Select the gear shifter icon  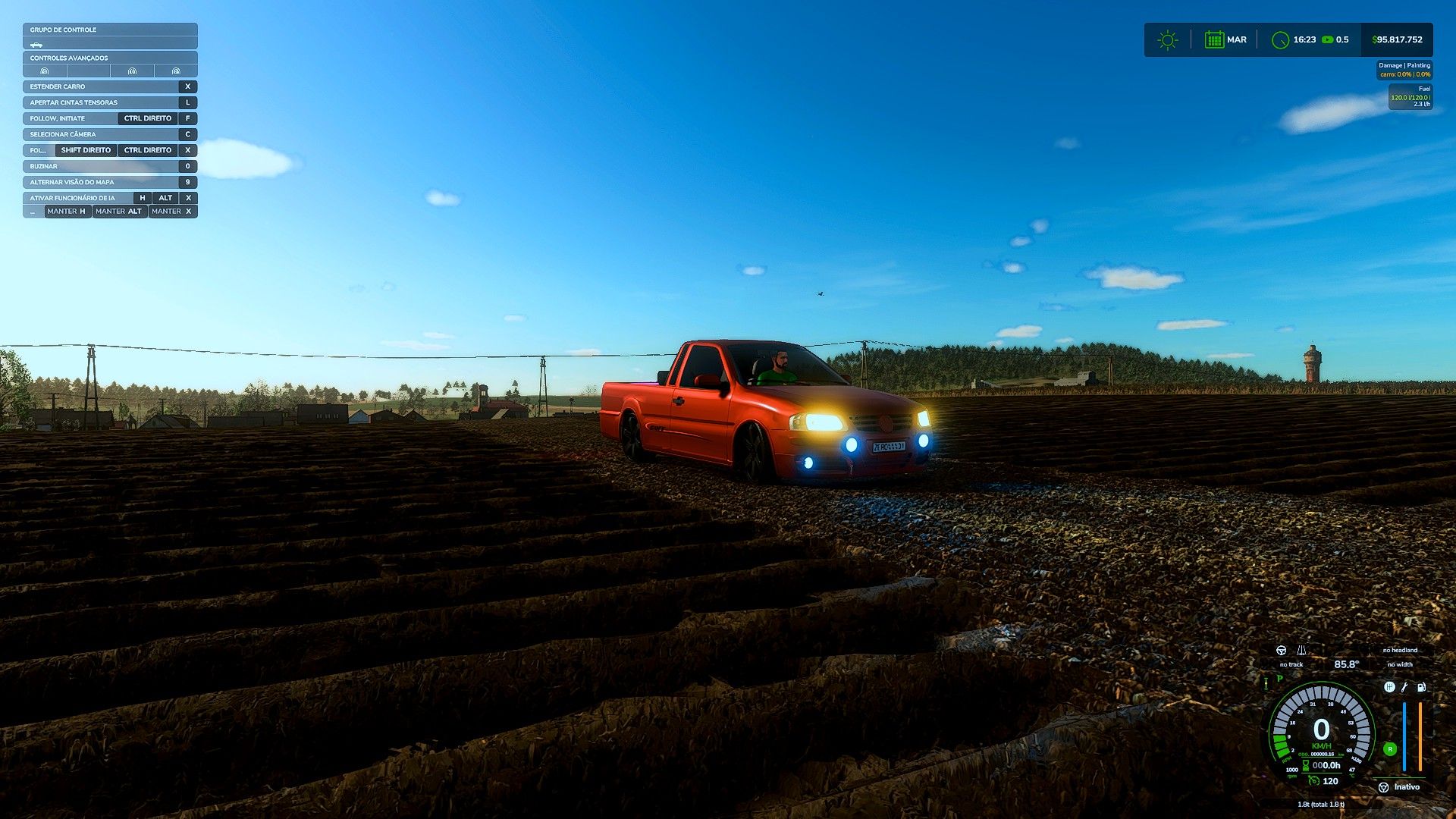click(1389, 687)
